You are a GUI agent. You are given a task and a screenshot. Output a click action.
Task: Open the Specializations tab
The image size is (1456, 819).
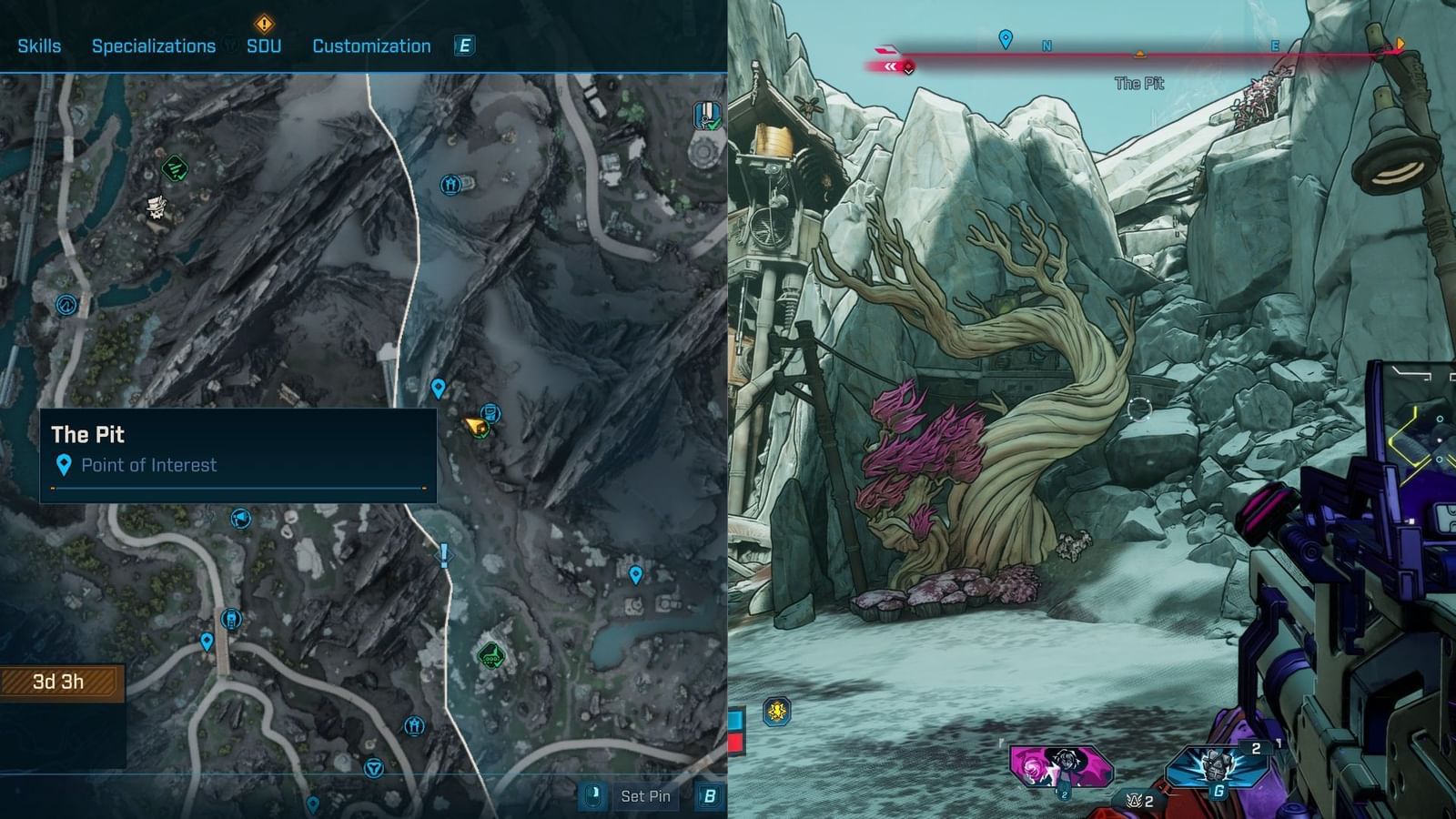(153, 45)
